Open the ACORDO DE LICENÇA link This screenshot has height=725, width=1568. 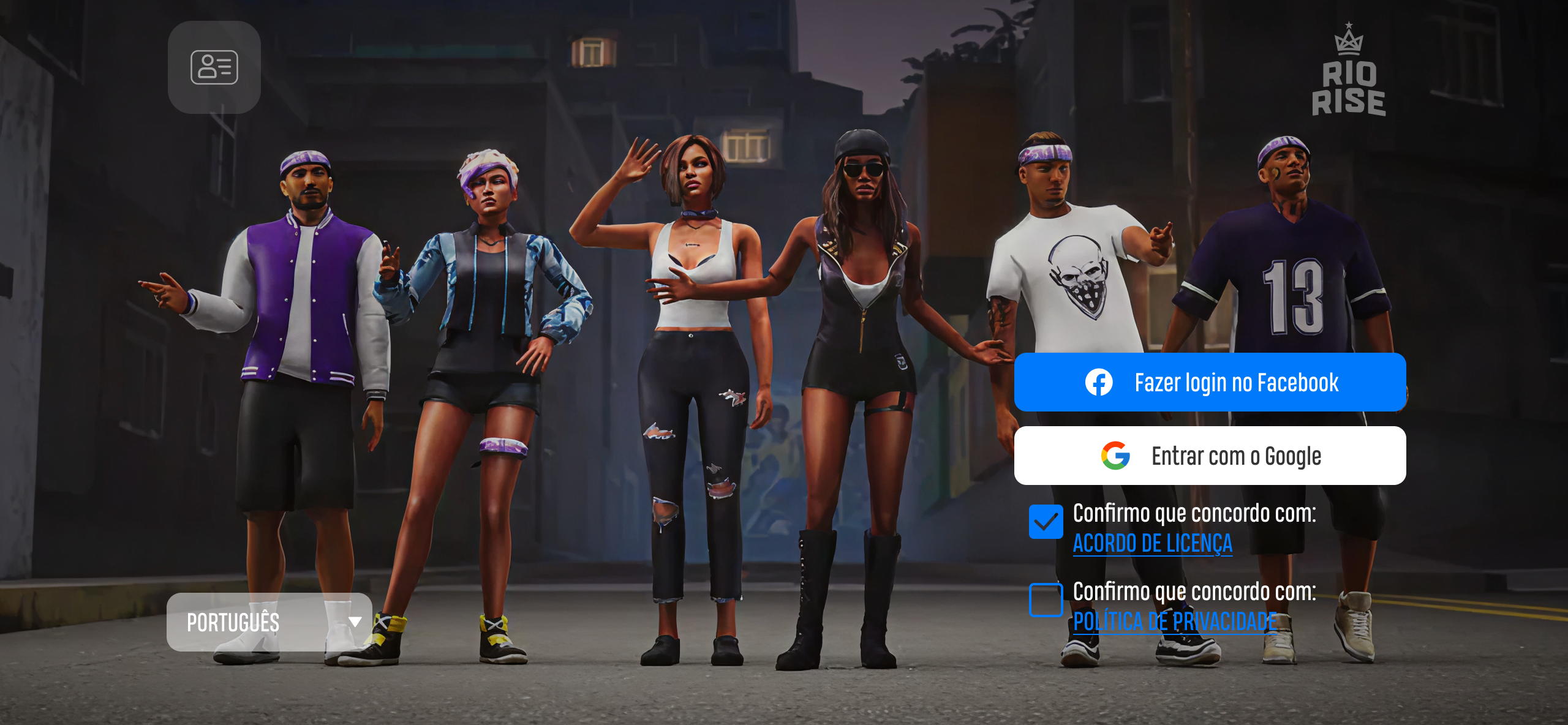[1154, 544]
